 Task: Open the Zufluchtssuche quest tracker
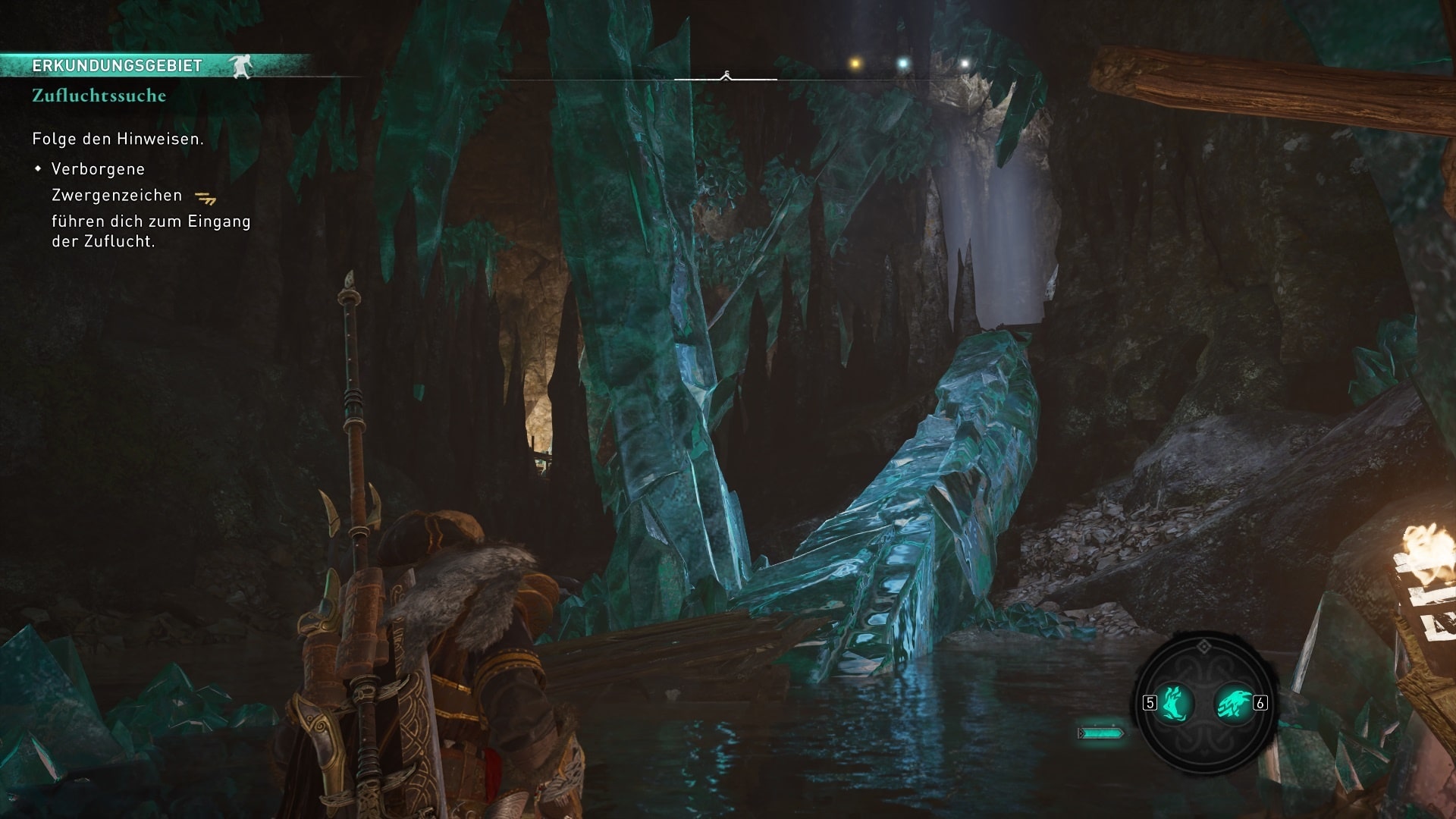(99, 96)
